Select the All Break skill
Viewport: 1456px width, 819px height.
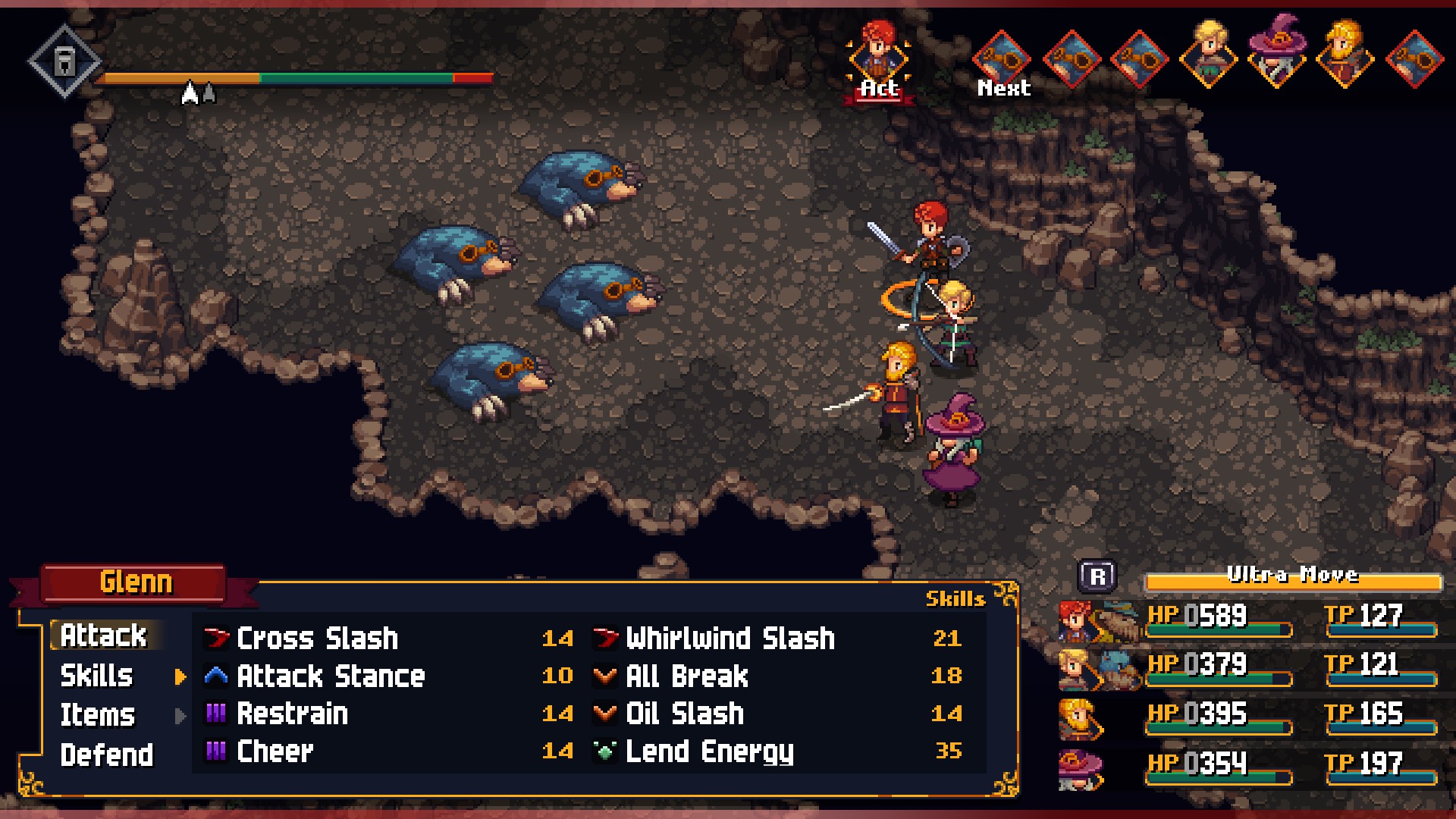686,676
